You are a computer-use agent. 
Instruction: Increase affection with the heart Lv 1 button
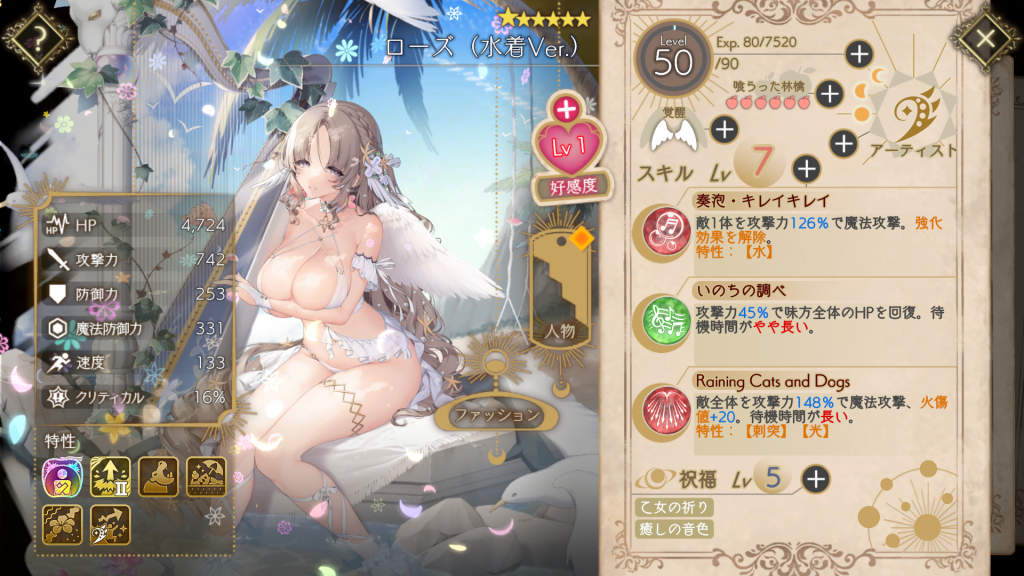[566, 142]
